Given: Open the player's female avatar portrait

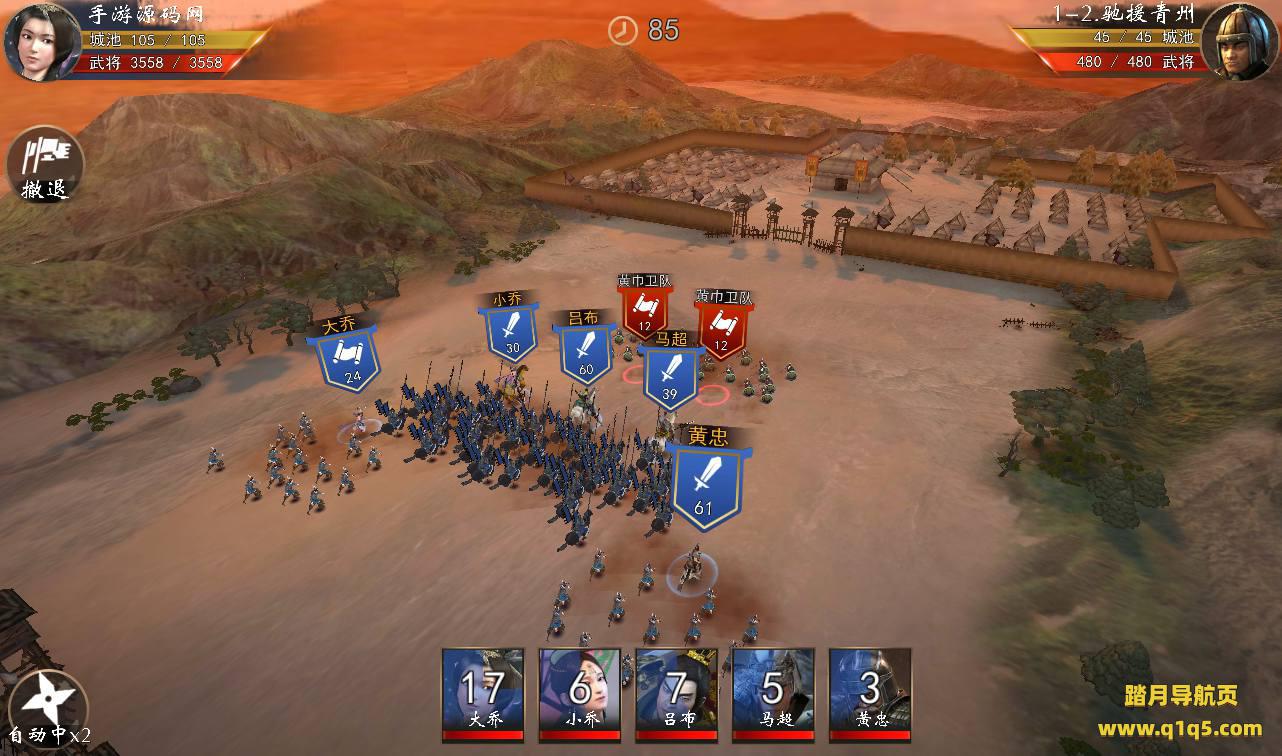Looking at the screenshot, I should [42, 40].
